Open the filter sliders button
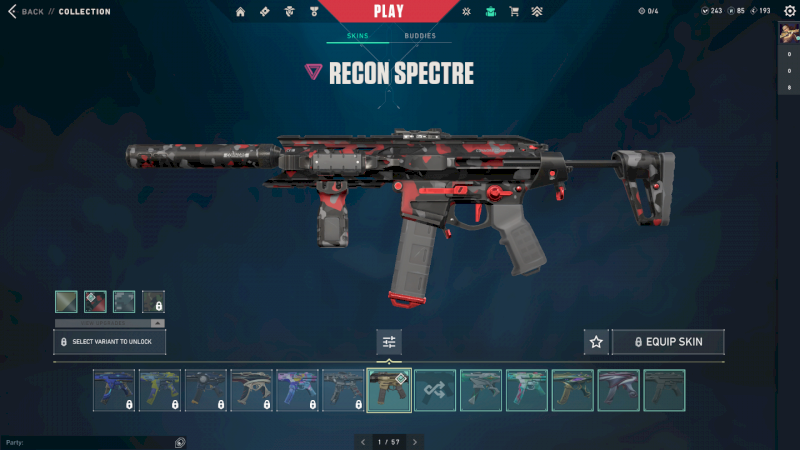Viewport: 800px width, 450px height. click(x=389, y=342)
